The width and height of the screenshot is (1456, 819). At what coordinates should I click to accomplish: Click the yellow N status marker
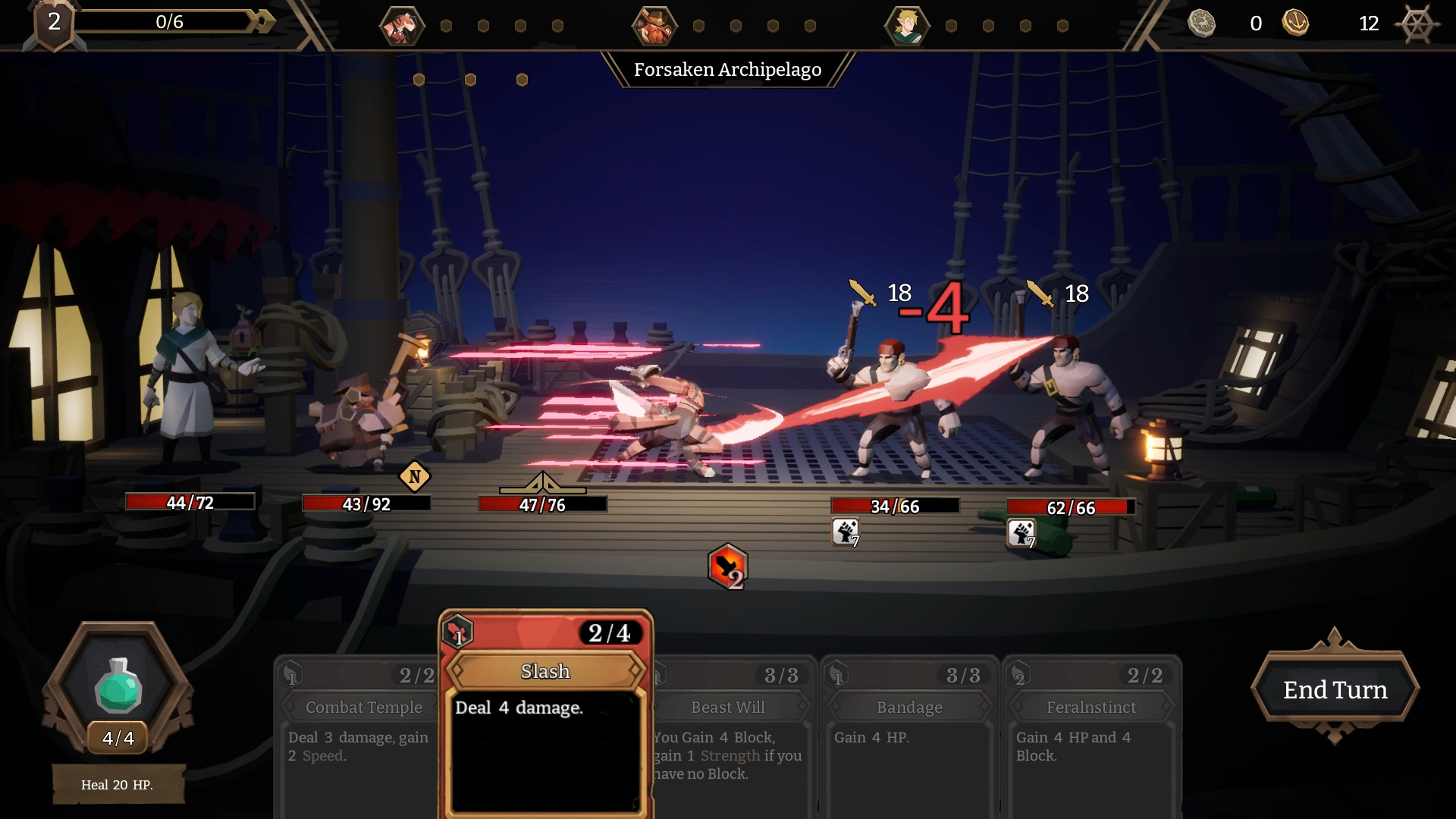click(x=414, y=477)
